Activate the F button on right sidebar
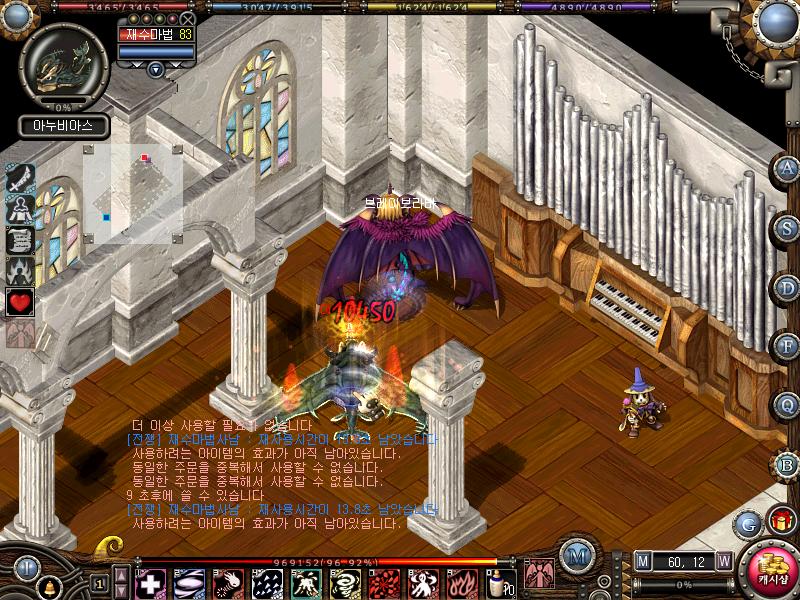The width and height of the screenshot is (800, 600). tap(786, 345)
